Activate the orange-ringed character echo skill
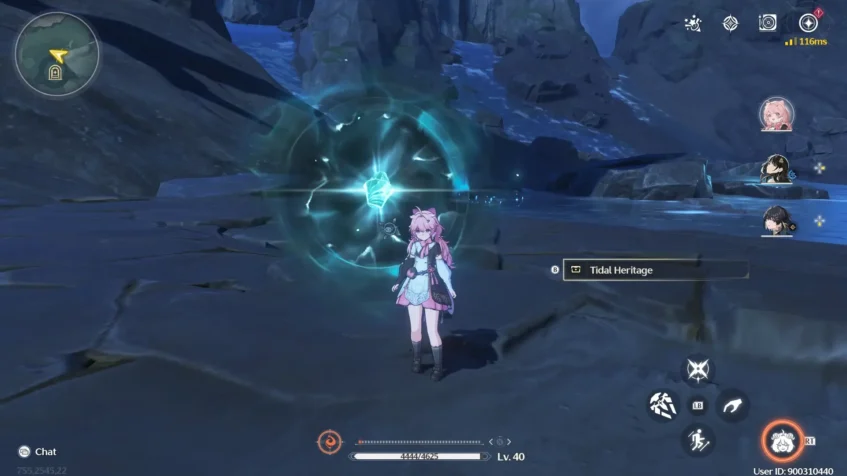 [781, 440]
